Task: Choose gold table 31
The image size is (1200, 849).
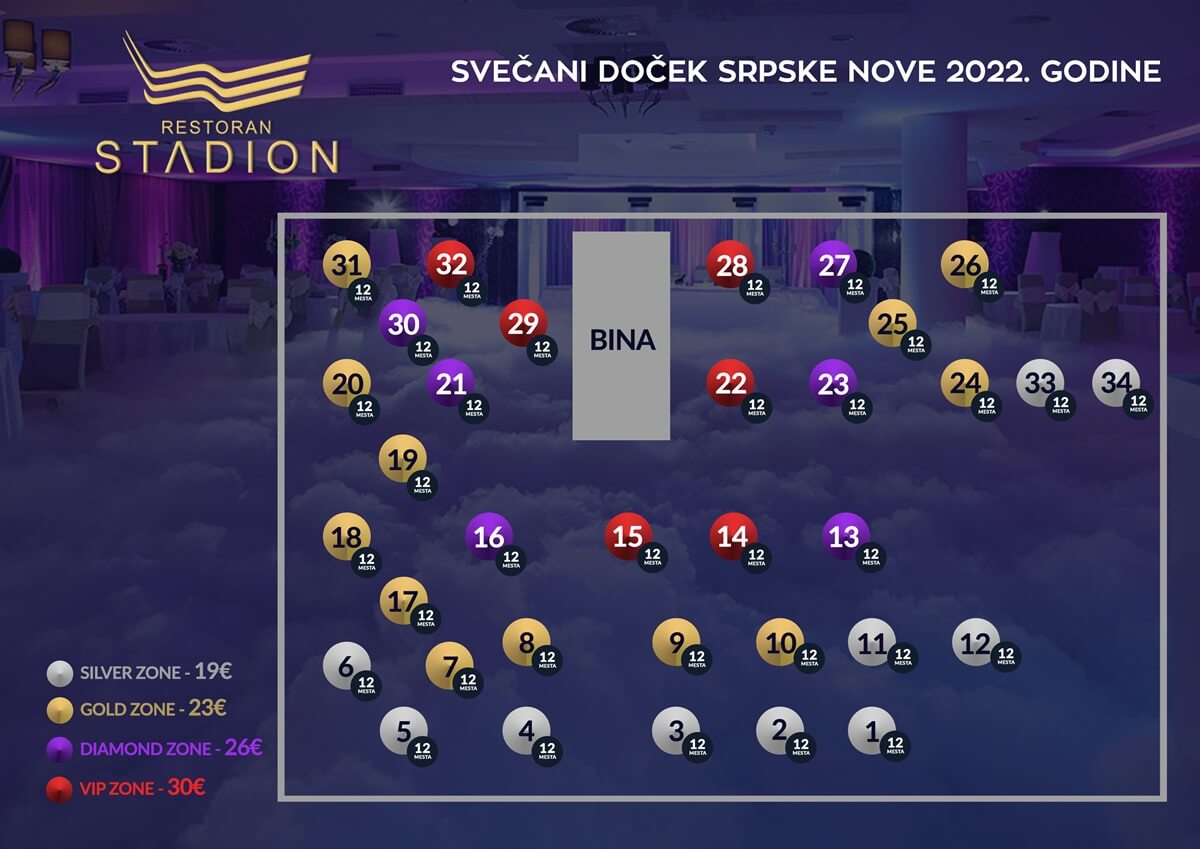Action: point(346,266)
